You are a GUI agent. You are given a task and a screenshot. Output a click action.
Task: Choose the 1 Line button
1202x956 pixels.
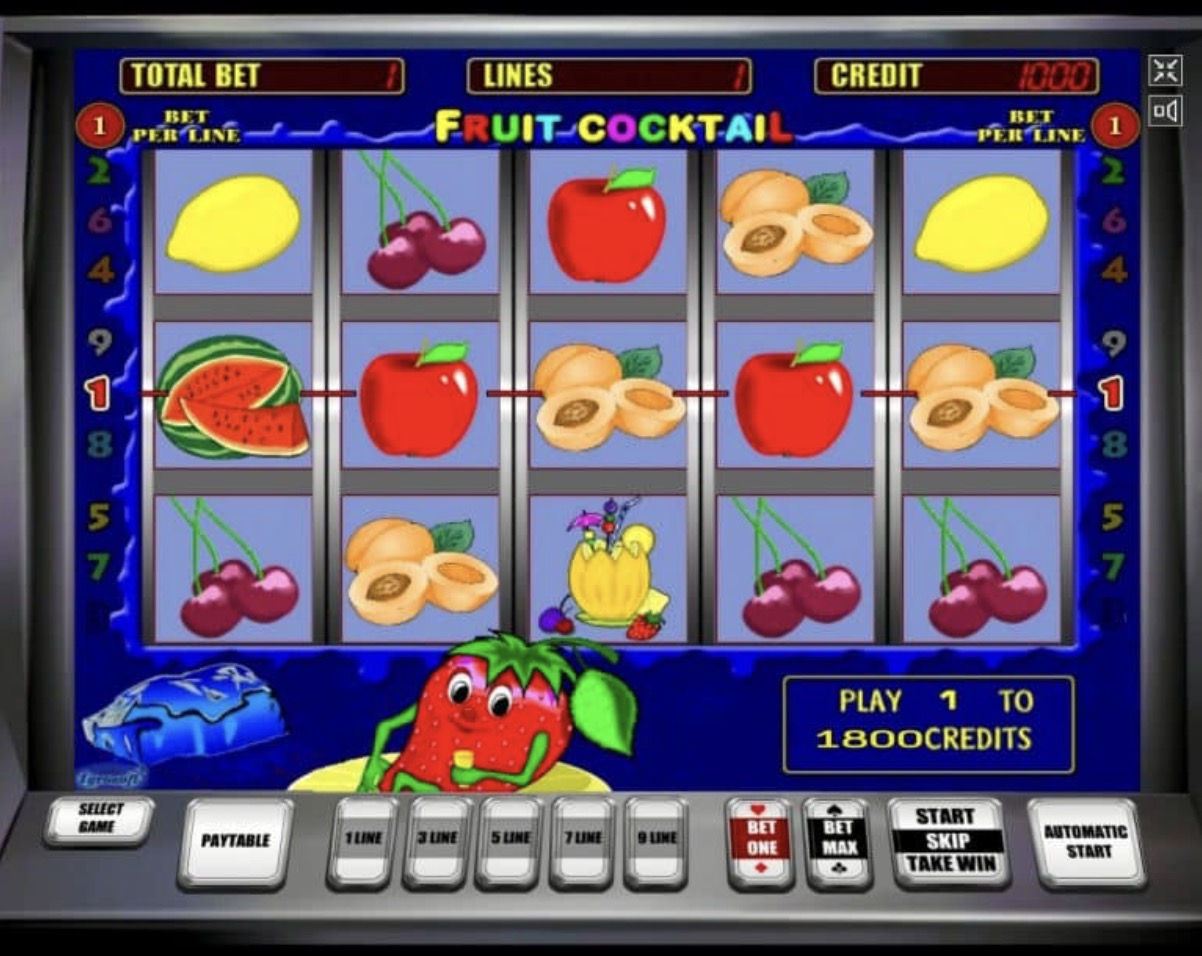pyautogui.click(x=363, y=839)
